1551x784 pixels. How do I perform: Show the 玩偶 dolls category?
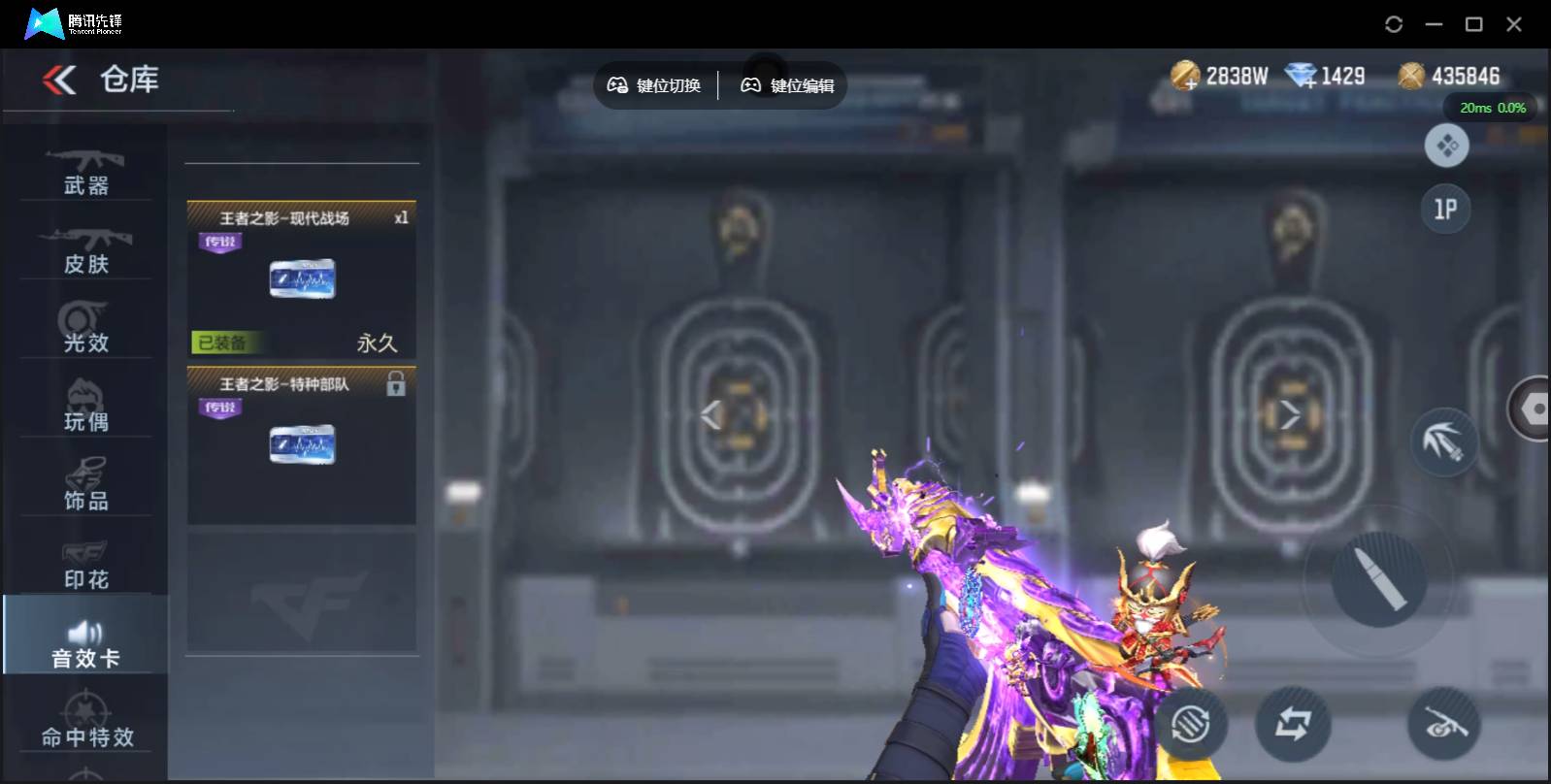pyautogui.click(x=85, y=407)
